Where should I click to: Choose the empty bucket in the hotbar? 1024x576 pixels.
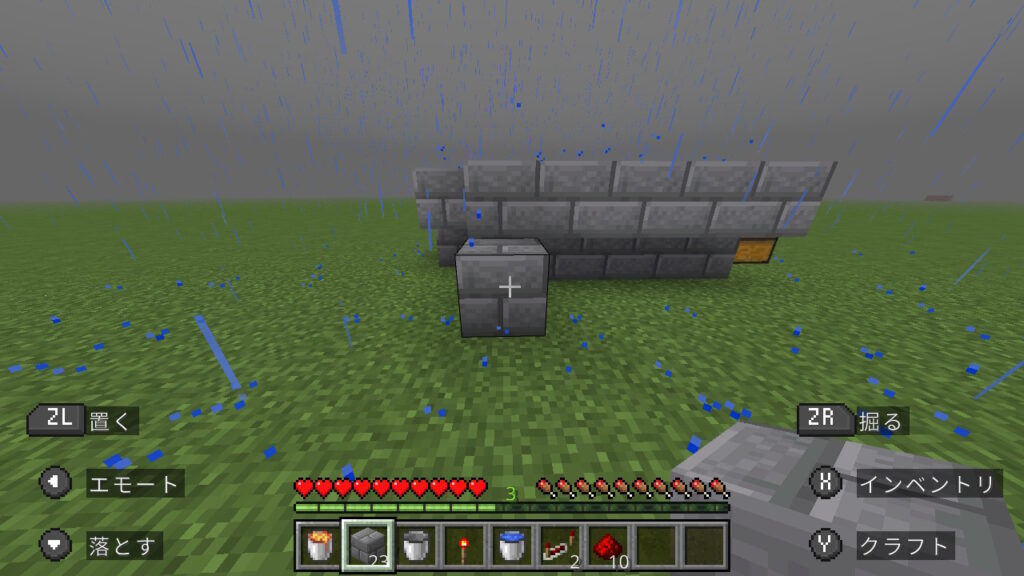click(416, 546)
